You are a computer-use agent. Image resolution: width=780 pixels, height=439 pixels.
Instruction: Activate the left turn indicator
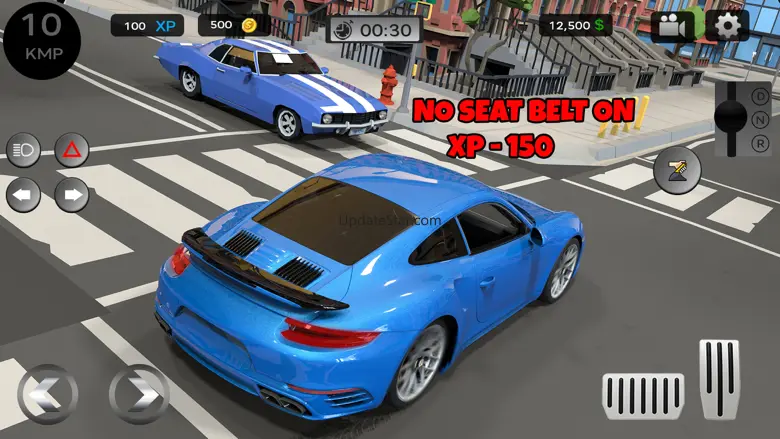point(23,194)
